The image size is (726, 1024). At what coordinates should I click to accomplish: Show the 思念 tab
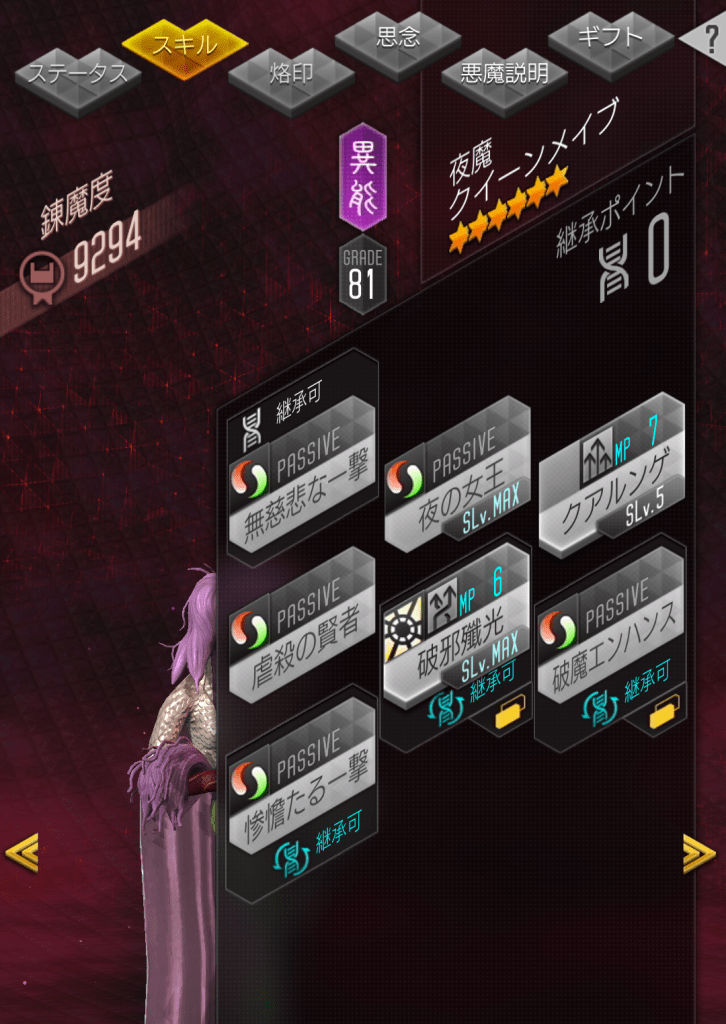point(397,39)
